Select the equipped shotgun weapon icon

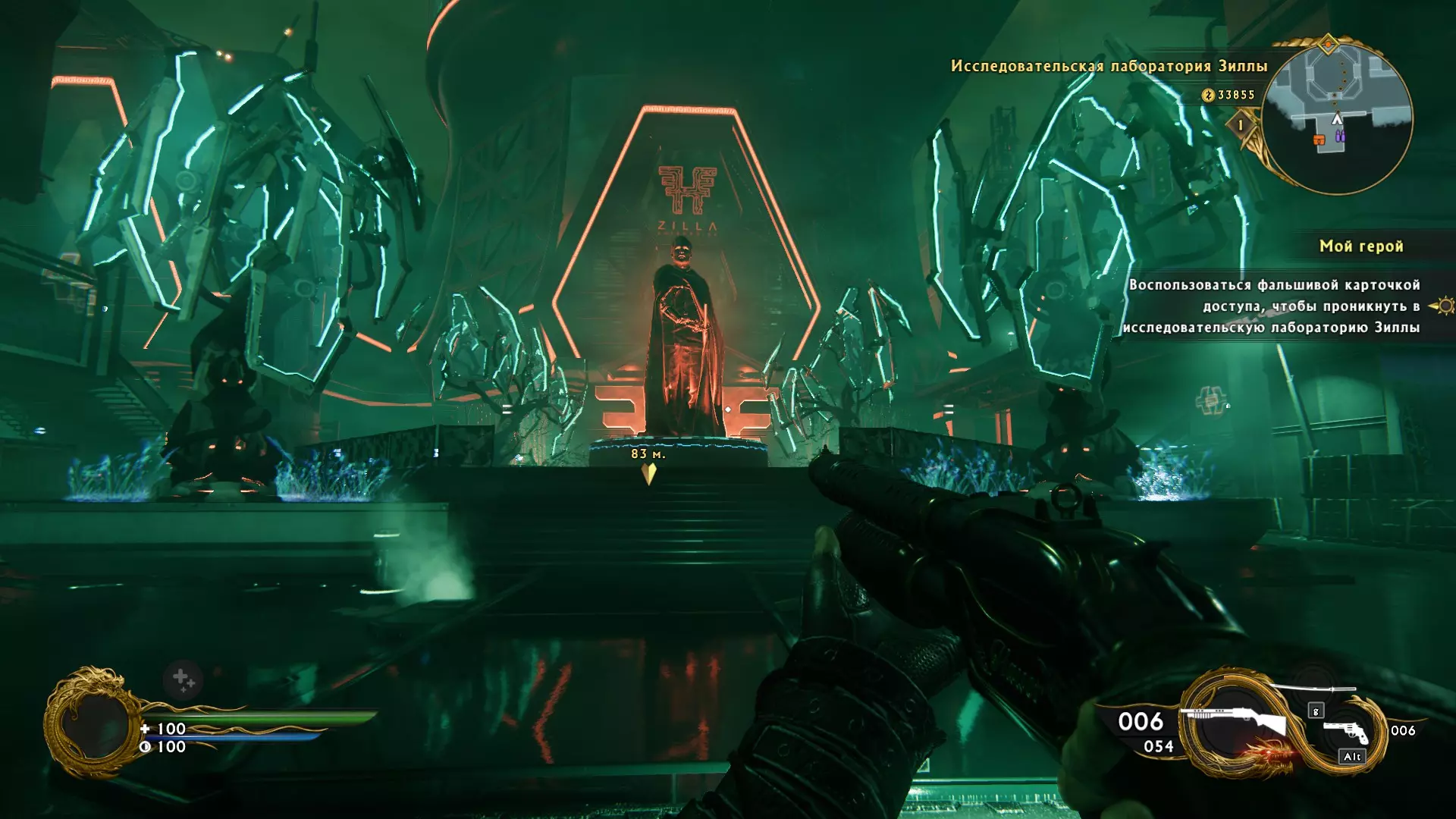click(x=1236, y=722)
